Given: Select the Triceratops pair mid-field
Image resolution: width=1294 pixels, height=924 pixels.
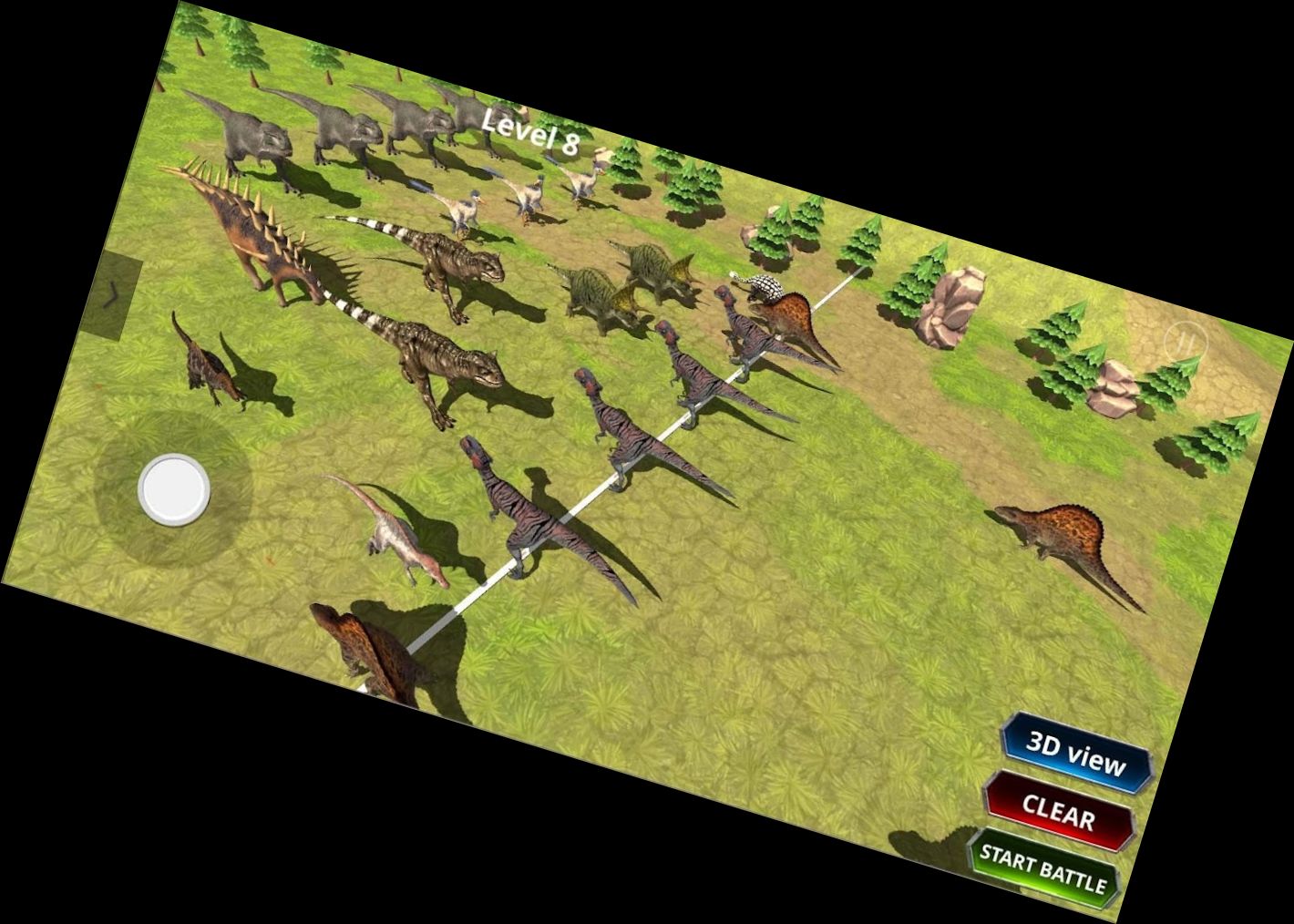Looking at the screenshot, I should click(x=629, y=278).
